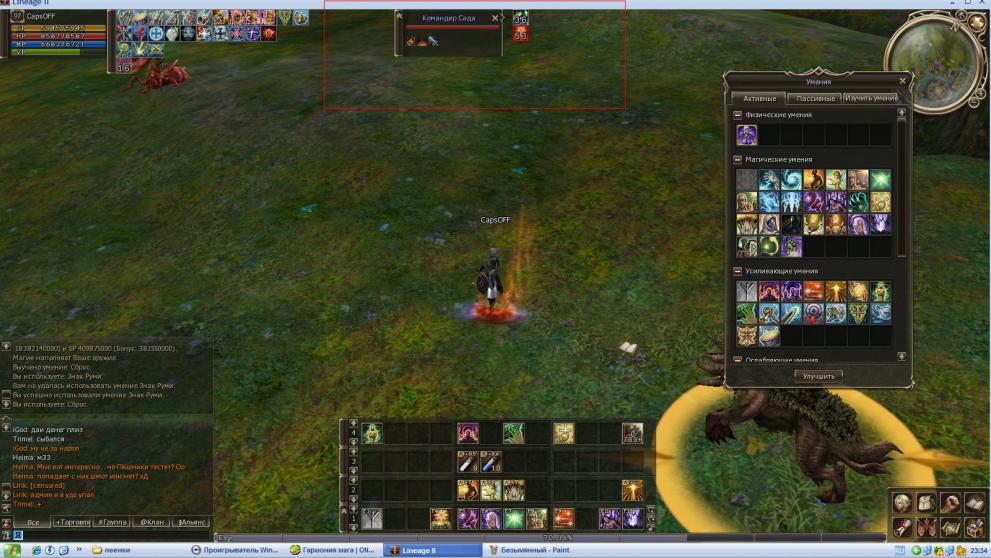Collapse the Магические умения section
The width and height of the screenshot is (991, 558).
738,159
